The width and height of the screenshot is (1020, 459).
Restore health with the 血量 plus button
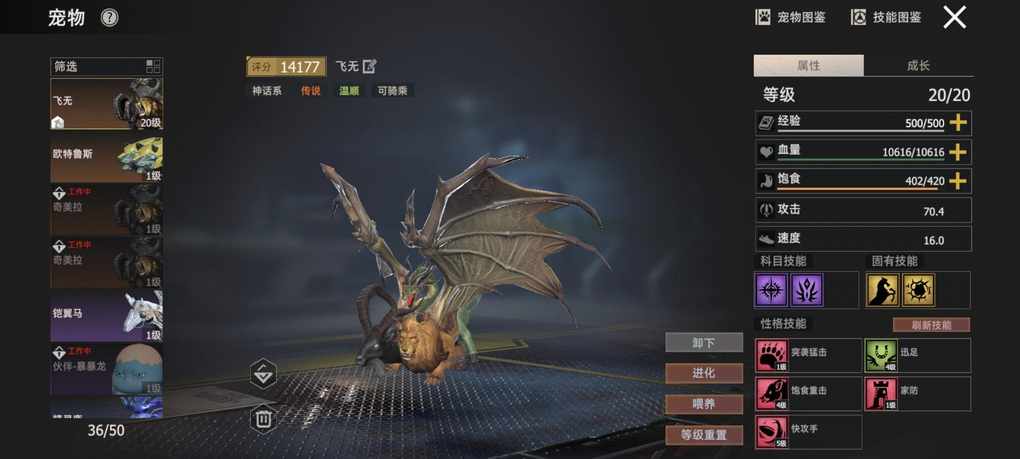pos(958,152)
